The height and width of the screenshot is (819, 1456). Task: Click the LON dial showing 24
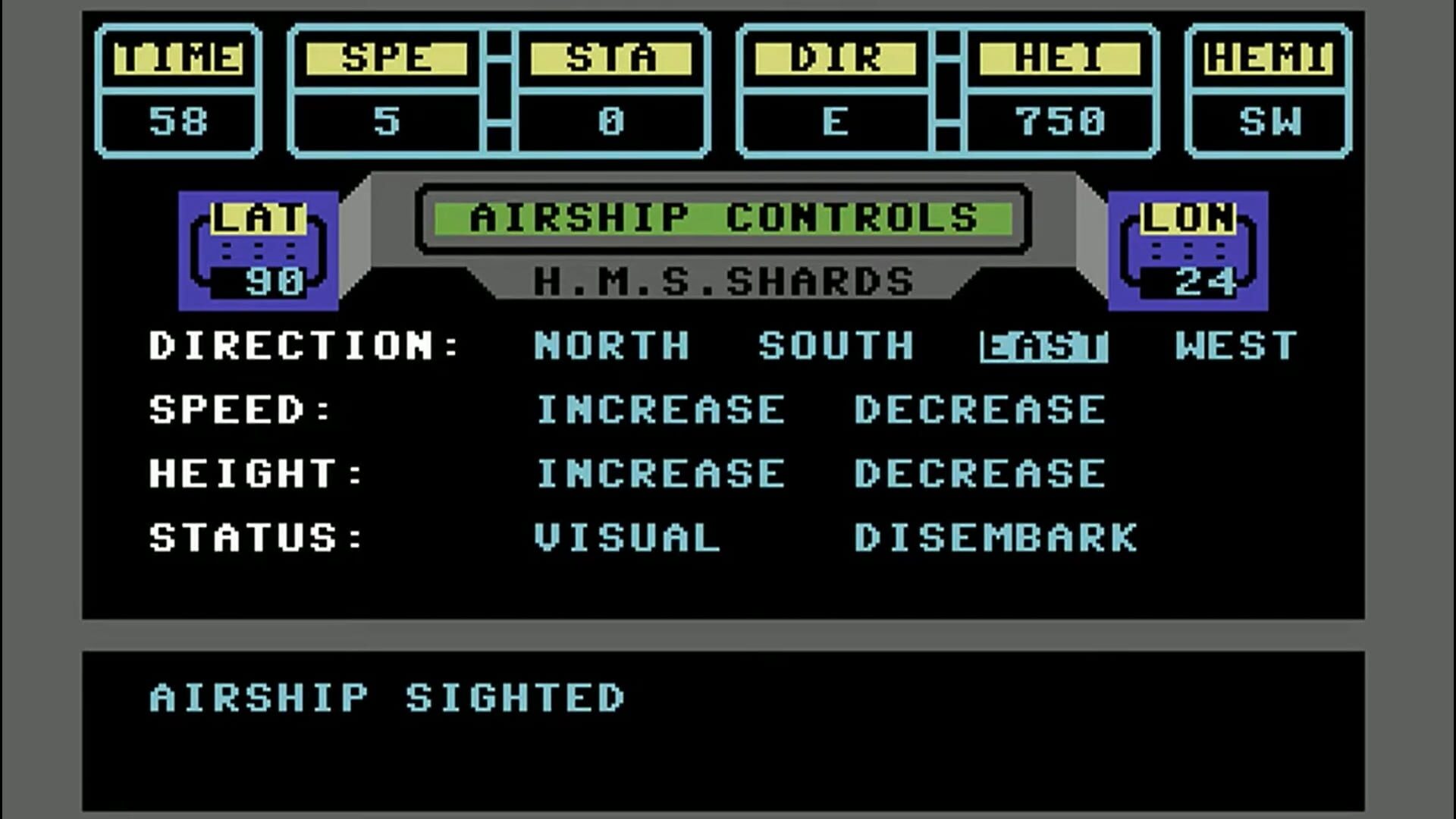coord(1187,250)
